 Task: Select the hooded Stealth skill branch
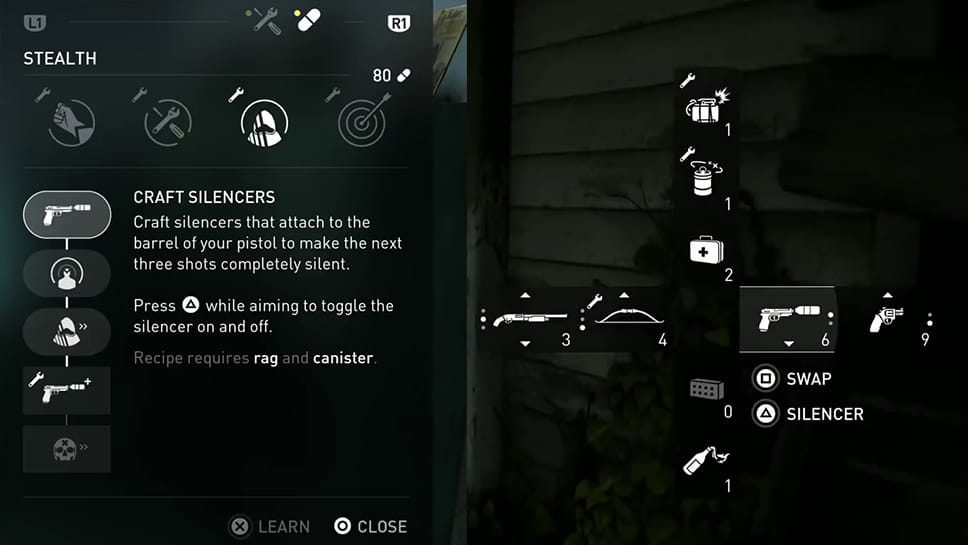click(265, 124)
